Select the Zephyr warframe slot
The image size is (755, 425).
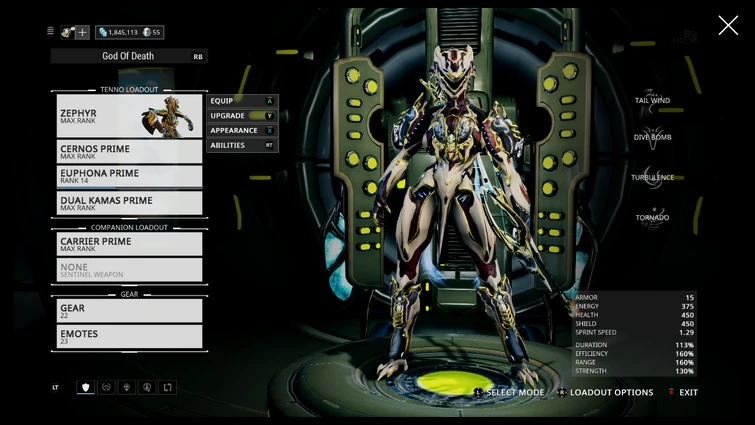tap(128, 116)
